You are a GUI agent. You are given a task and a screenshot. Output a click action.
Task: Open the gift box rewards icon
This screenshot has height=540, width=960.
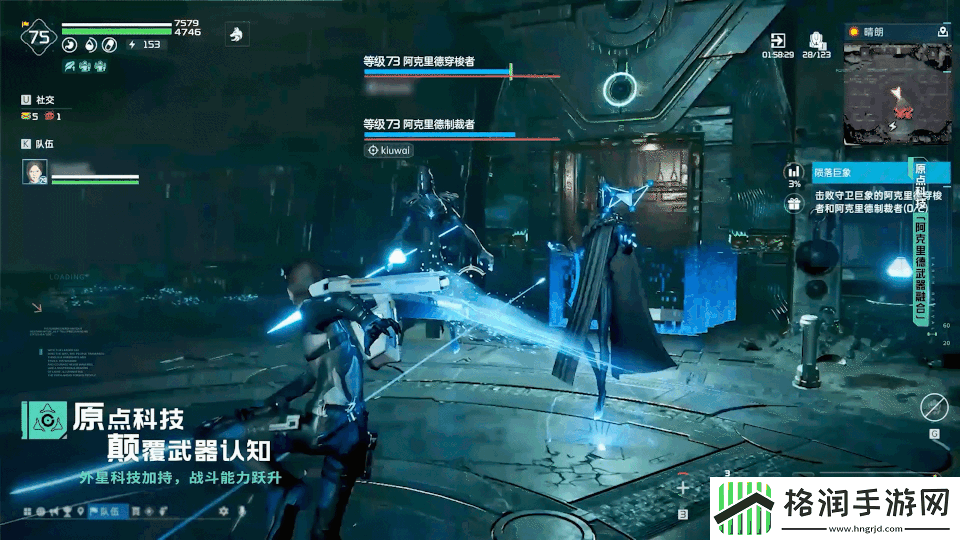(794, 204)
